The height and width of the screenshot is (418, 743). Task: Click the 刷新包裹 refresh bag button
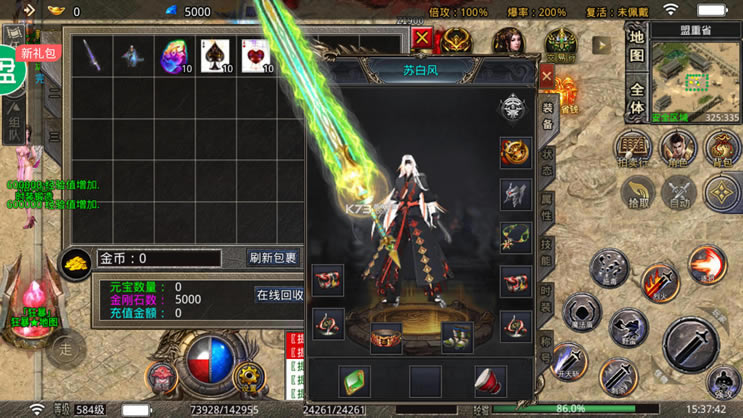pyautogui.click(x=273, y=258)
